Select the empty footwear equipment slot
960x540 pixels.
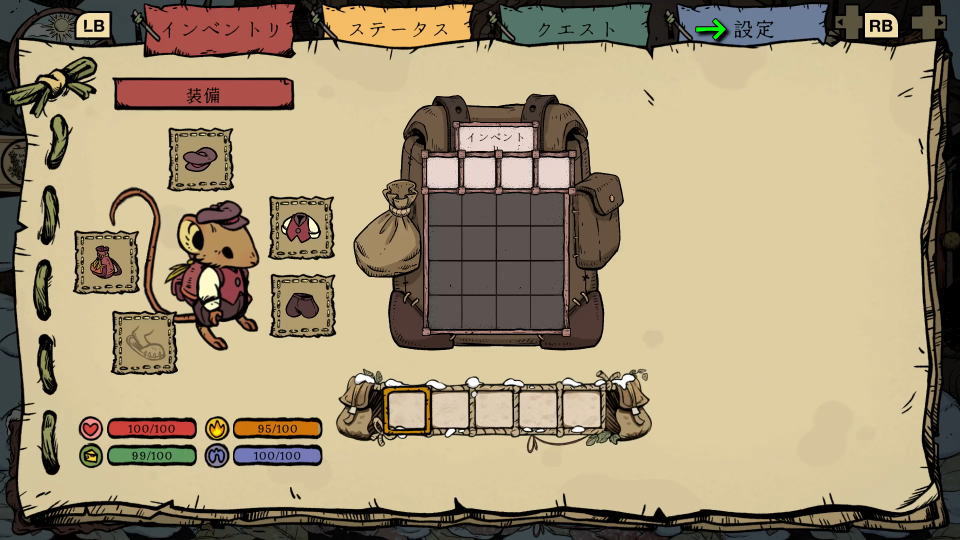click(x=143, y=343)
